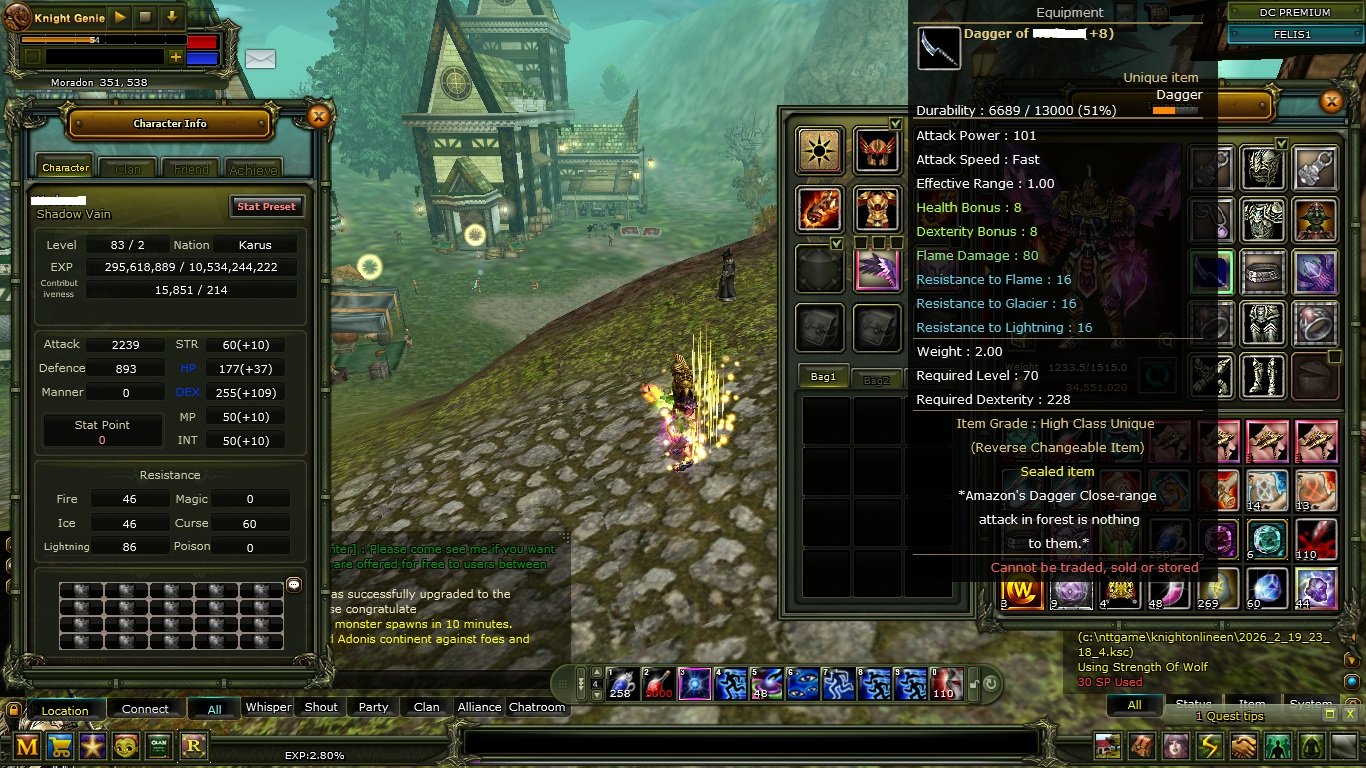Select the Status tab in the message panel
The image size is (1366, 768).
pos(1193,704)
